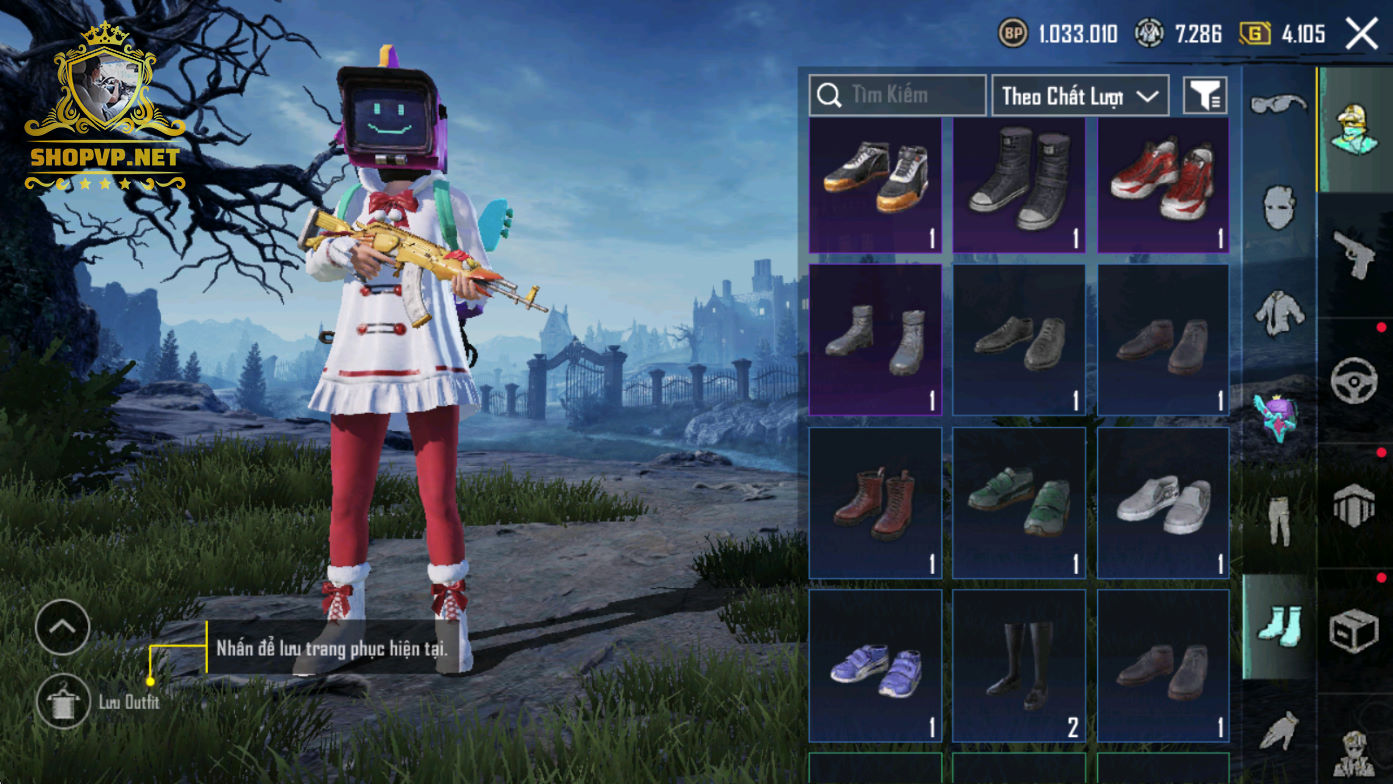Viewport: 1393px width, 784px height.
Task: Open the jacket clothing category
Action: click(1279, 312)
